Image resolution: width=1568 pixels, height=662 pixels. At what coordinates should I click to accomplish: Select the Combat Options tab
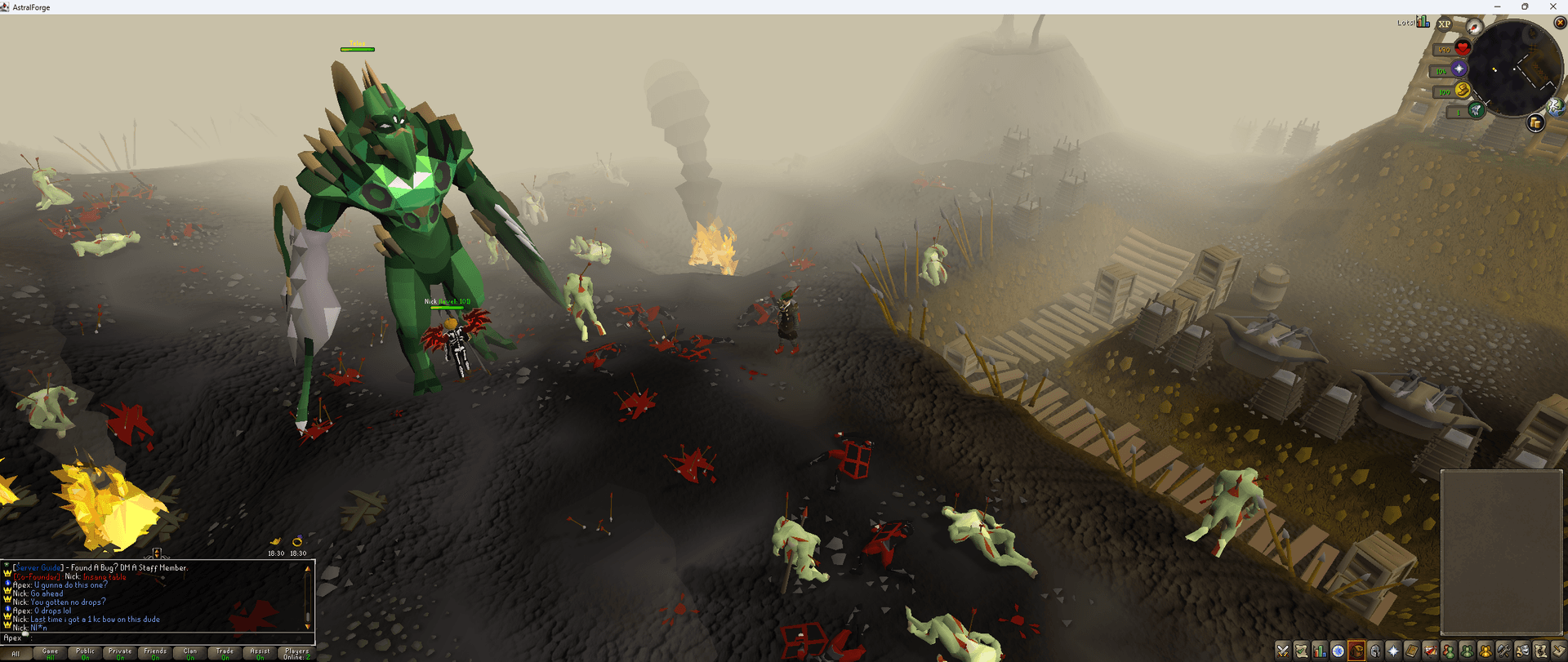1282,650
